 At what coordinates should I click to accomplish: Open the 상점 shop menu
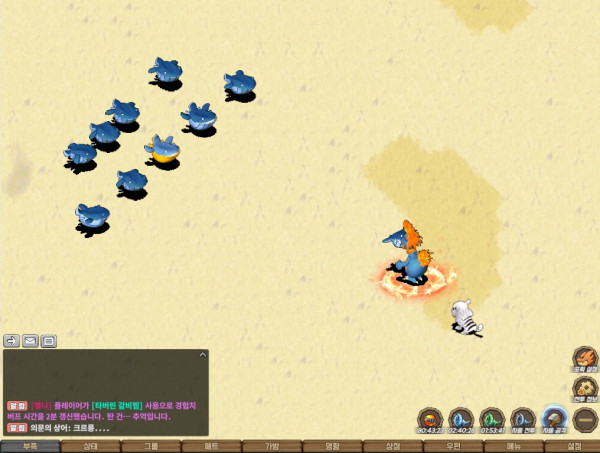point(393,446)
